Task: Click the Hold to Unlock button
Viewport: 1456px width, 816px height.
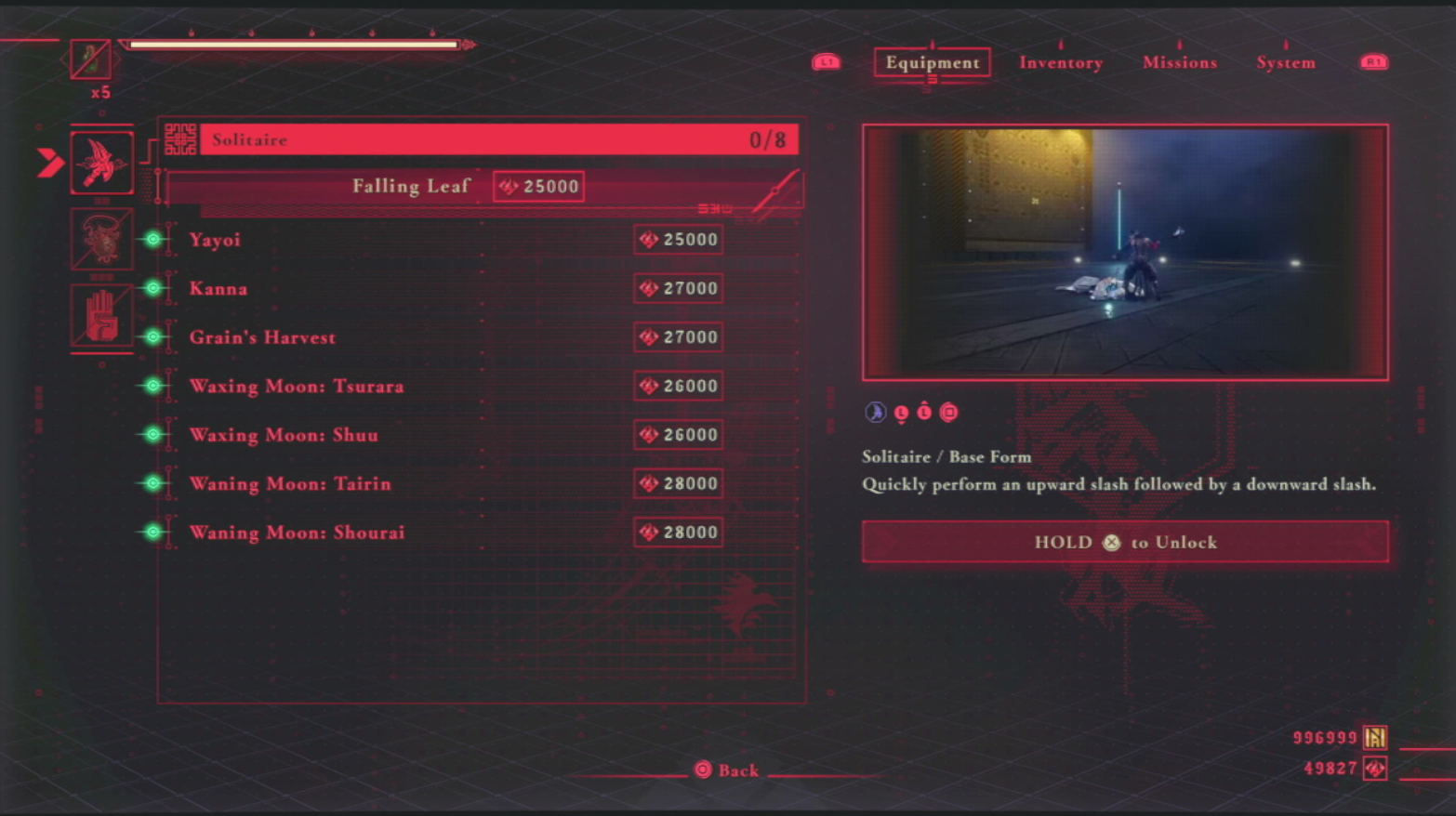Action: click(x=1125, y=542)
